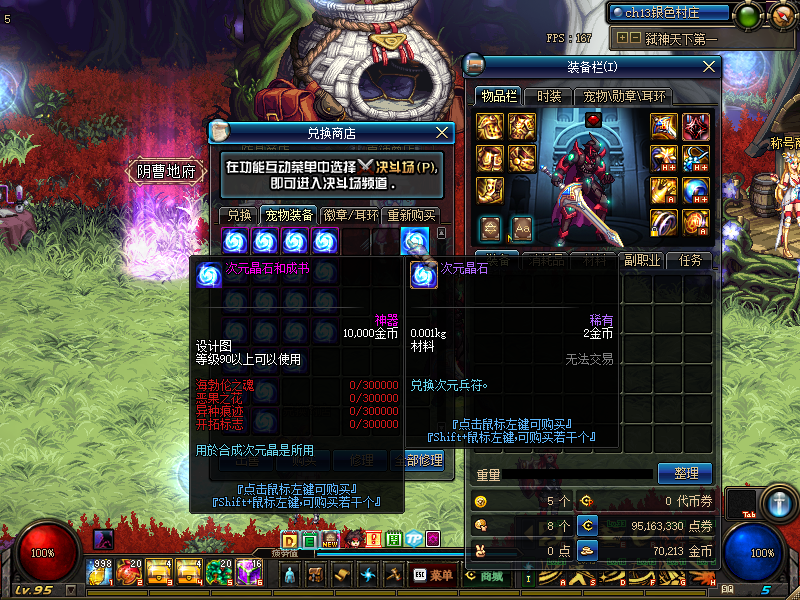Screen dimensions: 800x600
Task: Select the equipped weapon slot
Action: coord(664,127)
